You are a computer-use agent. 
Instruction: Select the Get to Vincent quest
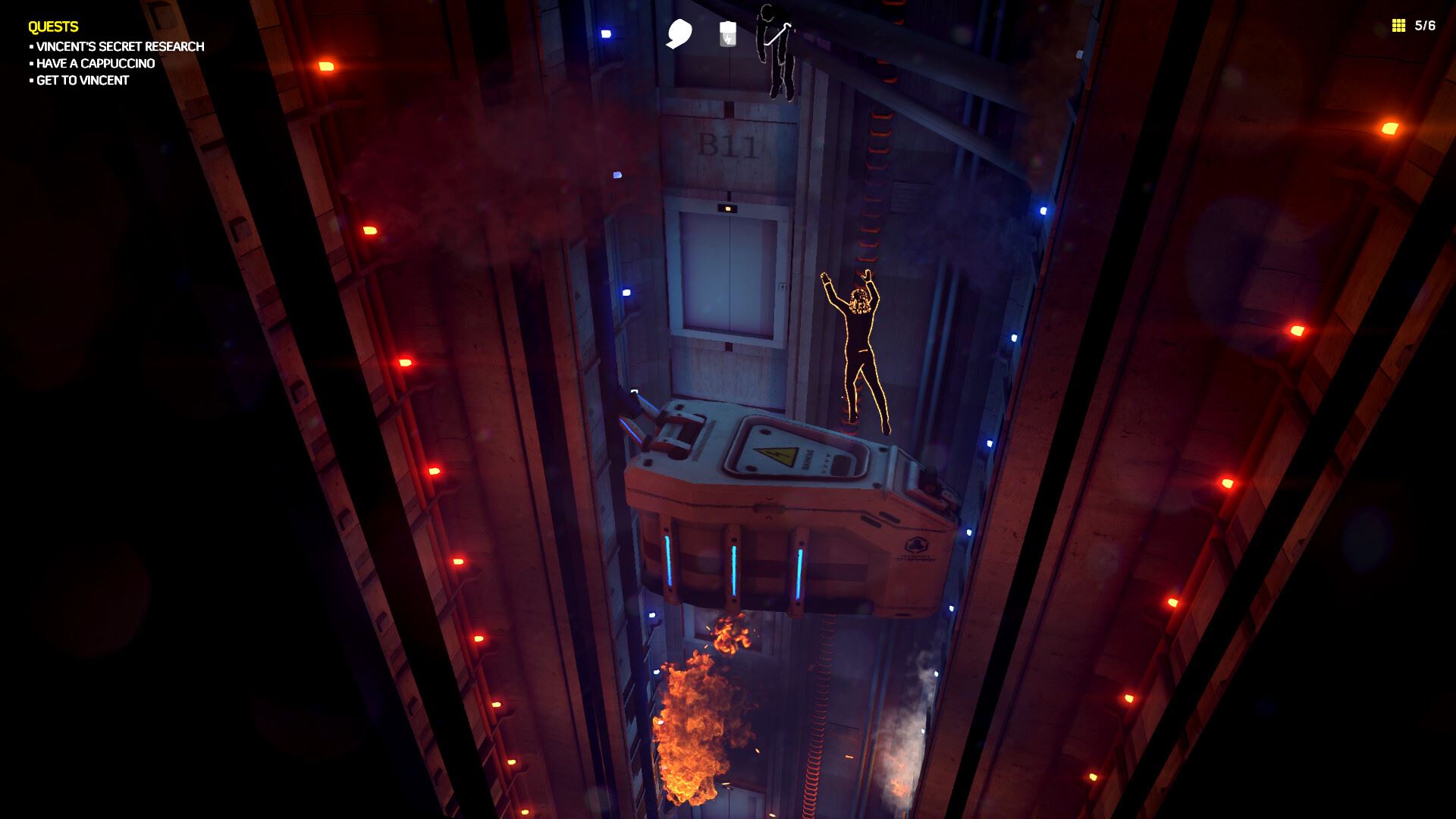(83, 80)
